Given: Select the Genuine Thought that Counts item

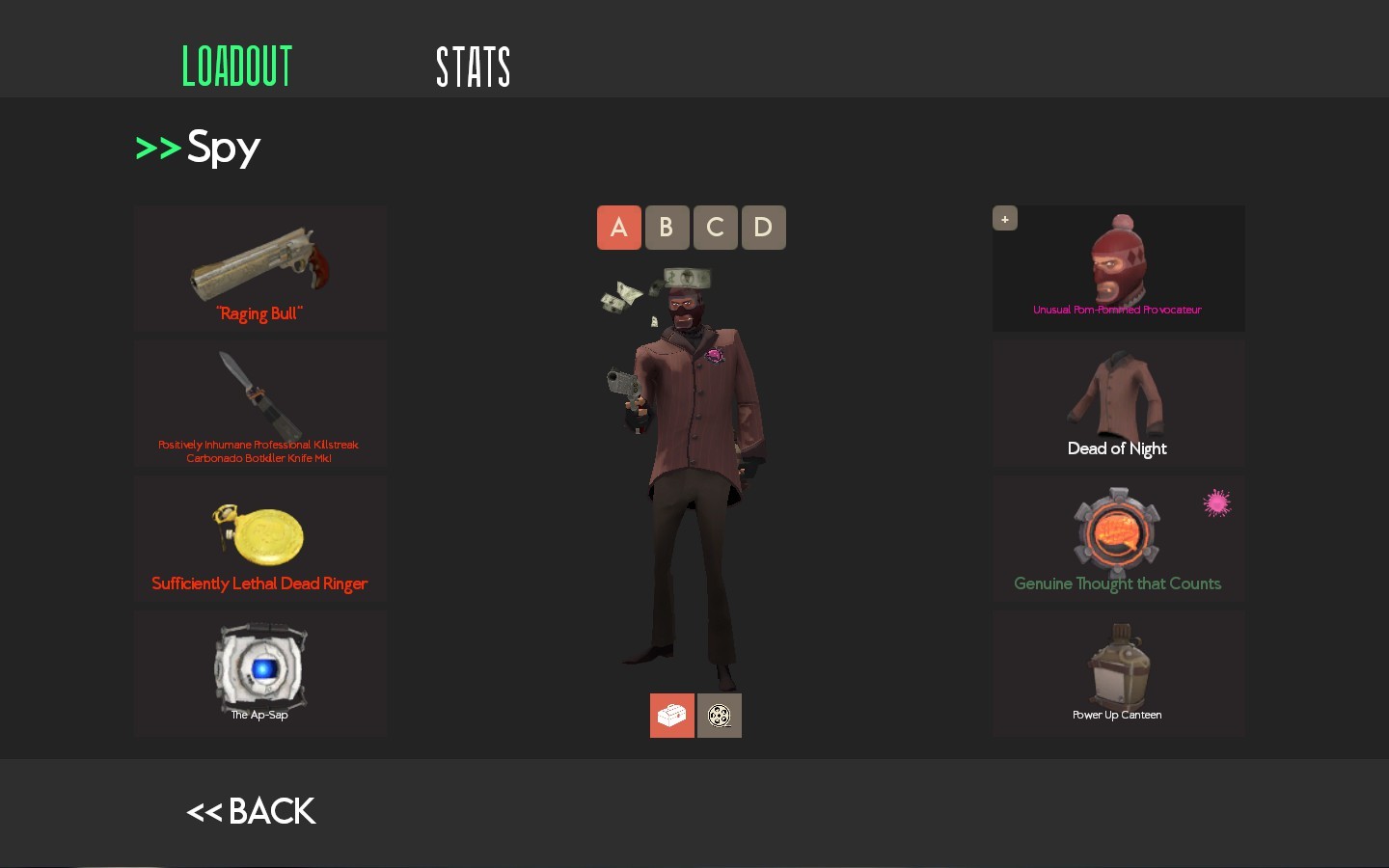Looking at the screenshot, I should pyautogui.click(x=1117, y=538).
